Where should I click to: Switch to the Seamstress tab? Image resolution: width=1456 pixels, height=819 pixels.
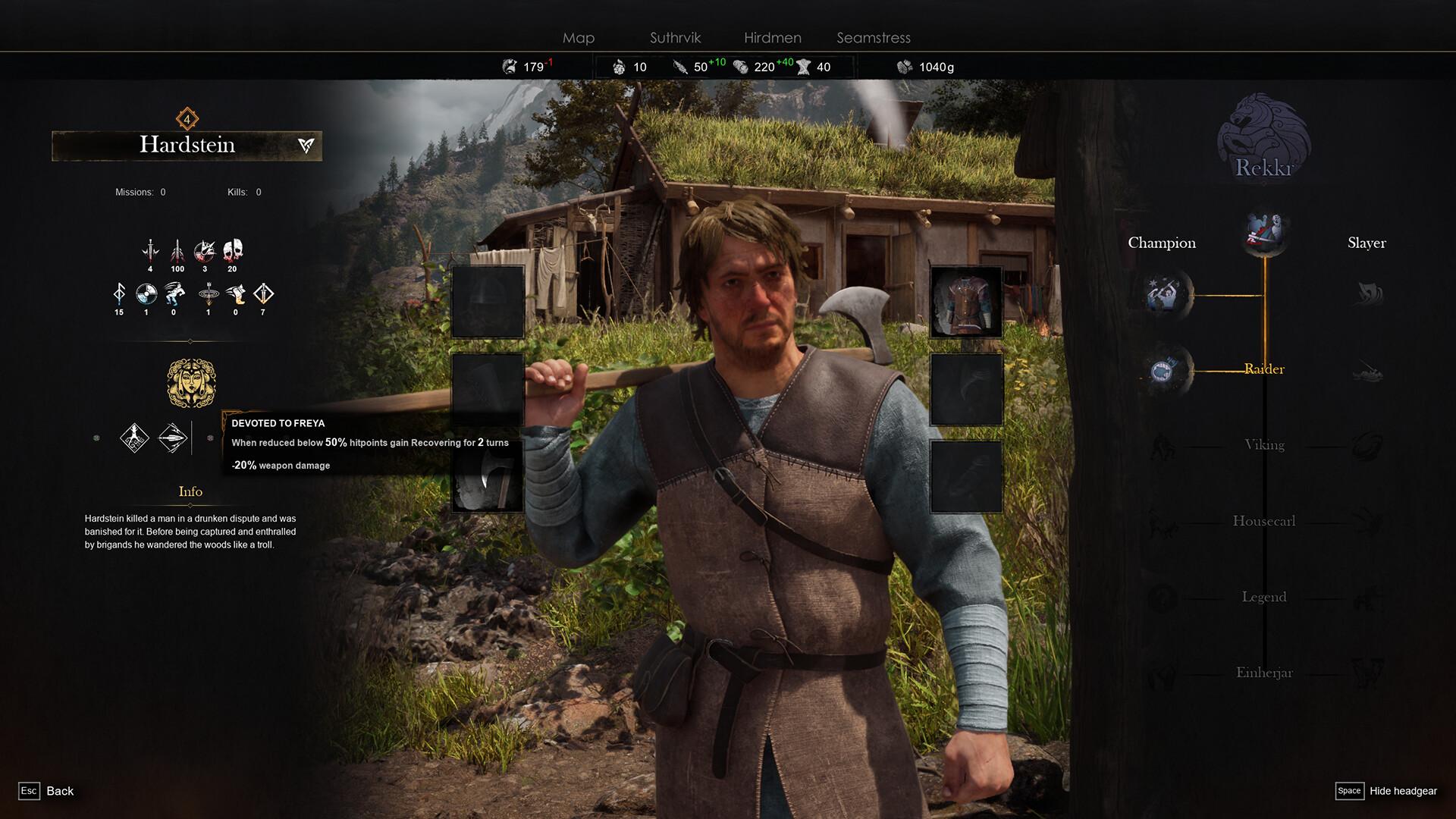pyautogui.click(x=872, y=38)
